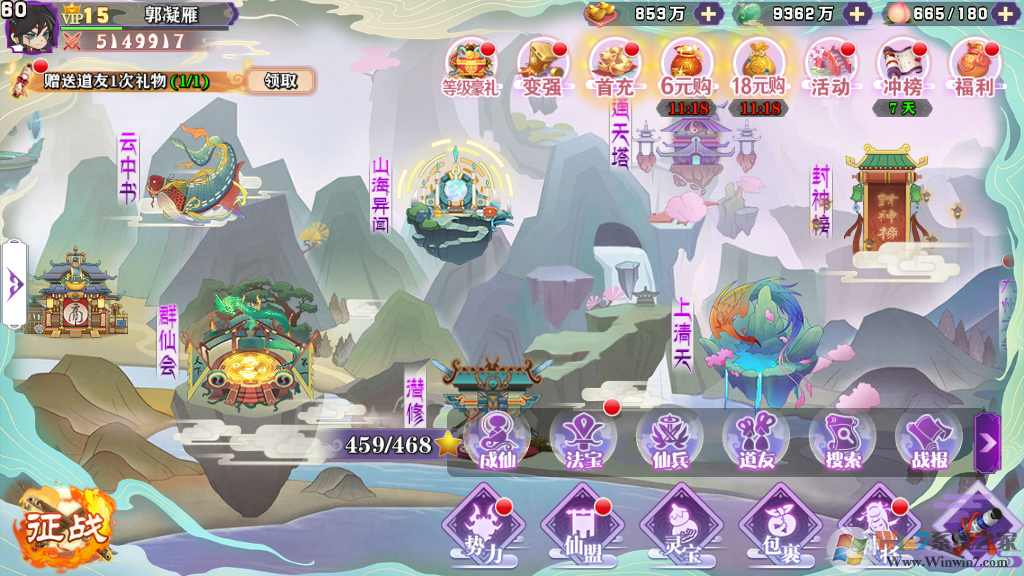Image resolution: width=1024 pixels, height=576 pixels.
Task: Open the 仙兵 weapons menu
Action: click(x=669, y=441)
